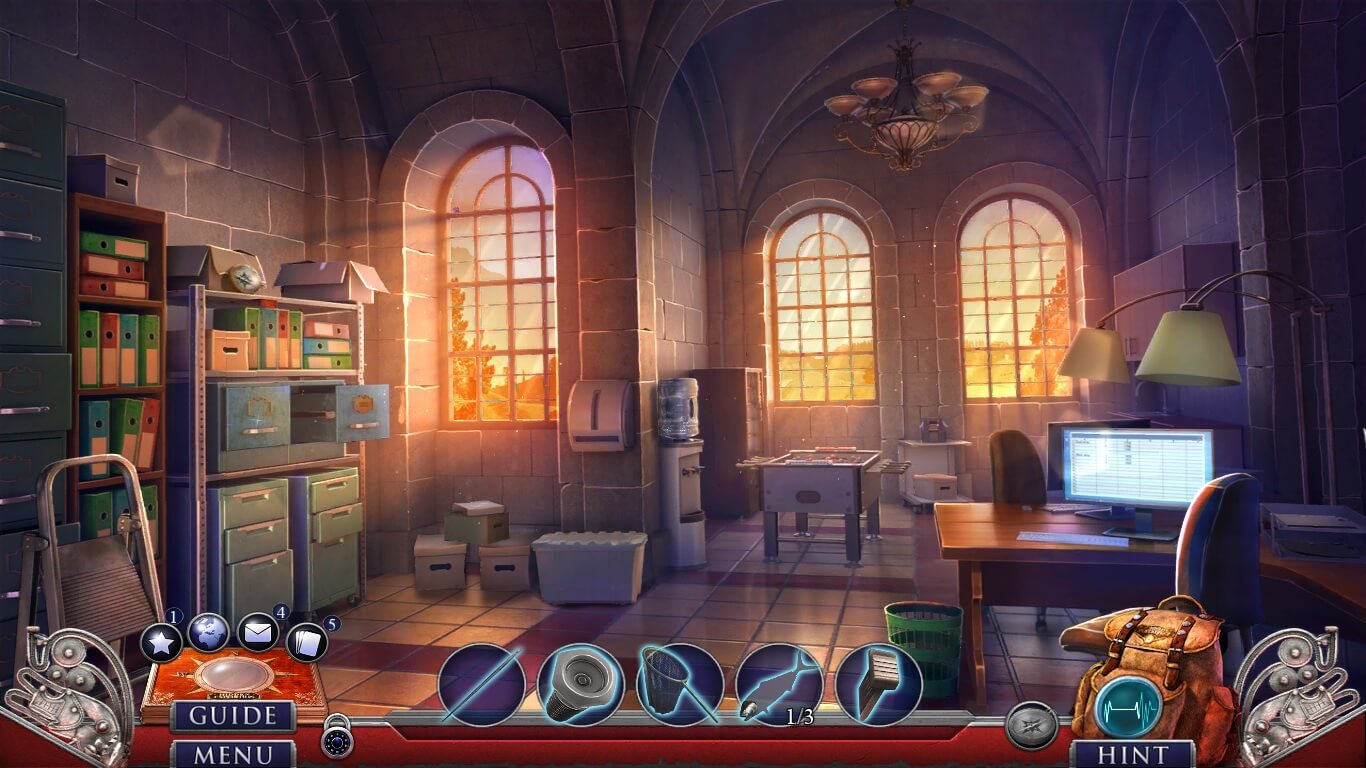Open the globe map icon
The image size is (1366, 768).
click(x=208, y=632)
